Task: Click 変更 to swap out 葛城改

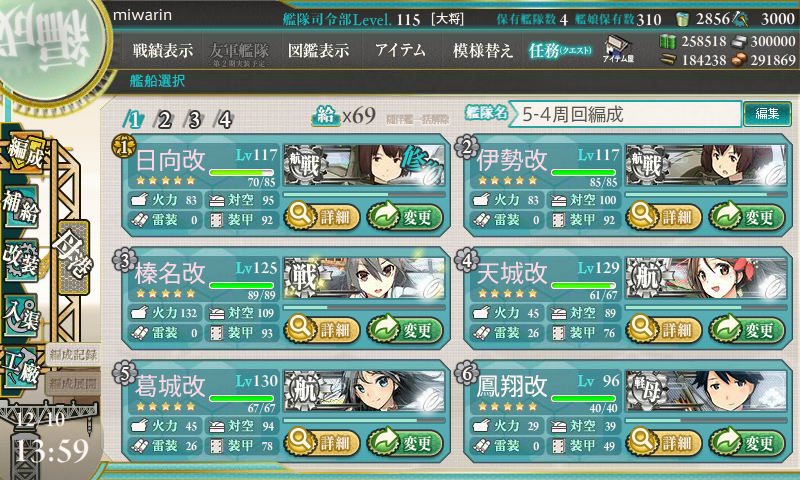Action: click(404, 442)
